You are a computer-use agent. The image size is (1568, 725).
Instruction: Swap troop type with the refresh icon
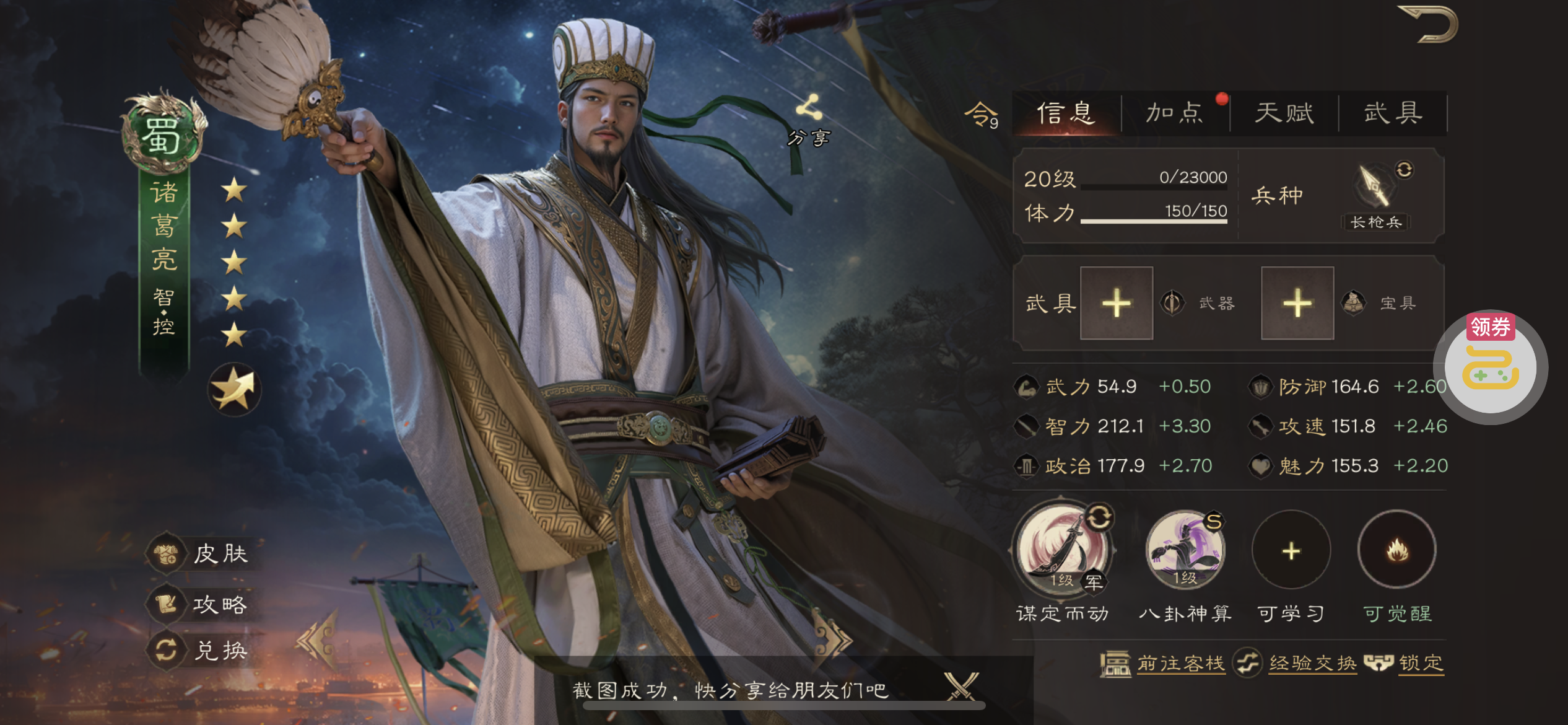click(x=1404, y=170)
